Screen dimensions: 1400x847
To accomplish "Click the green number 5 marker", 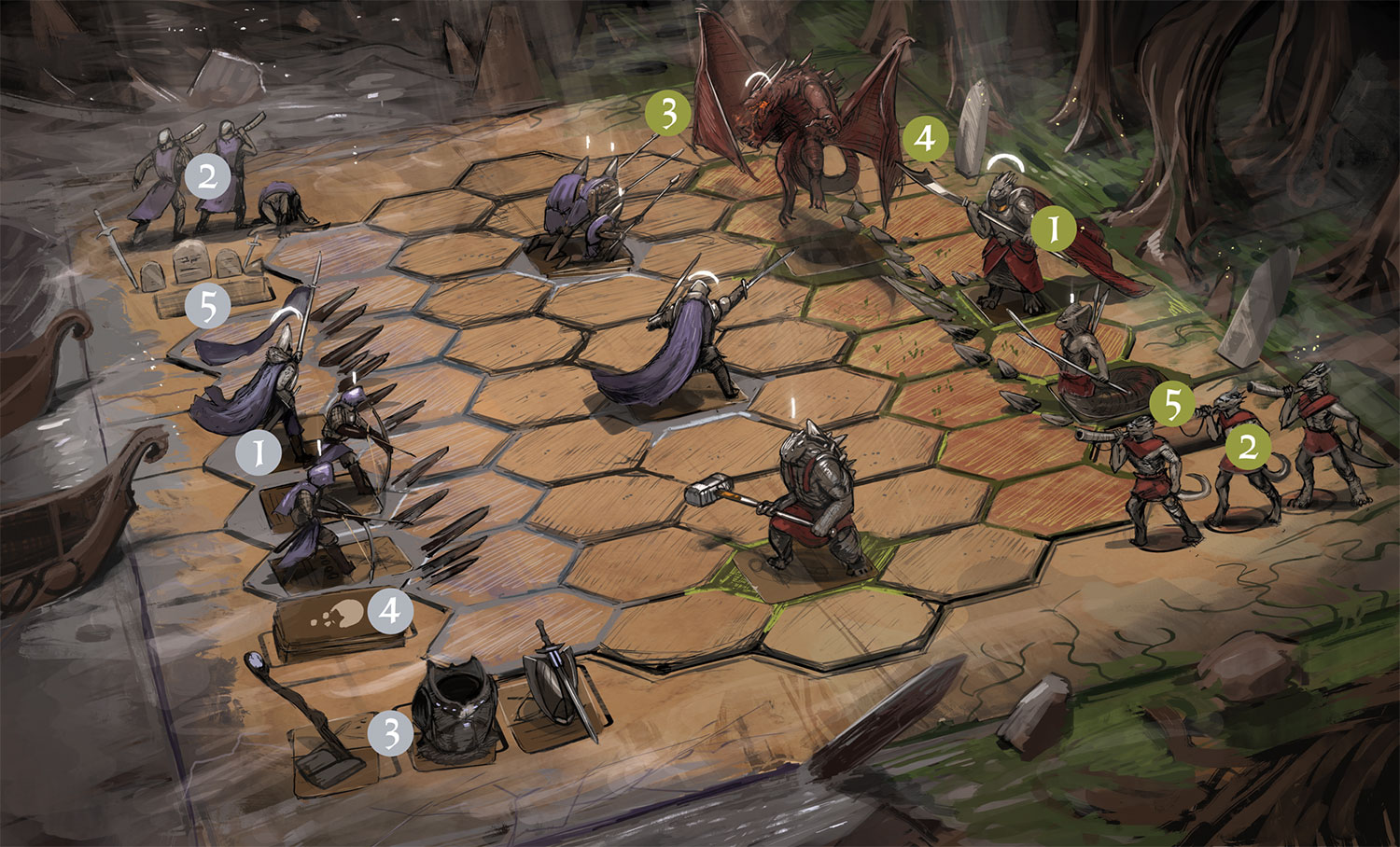I will point(1172,405).
